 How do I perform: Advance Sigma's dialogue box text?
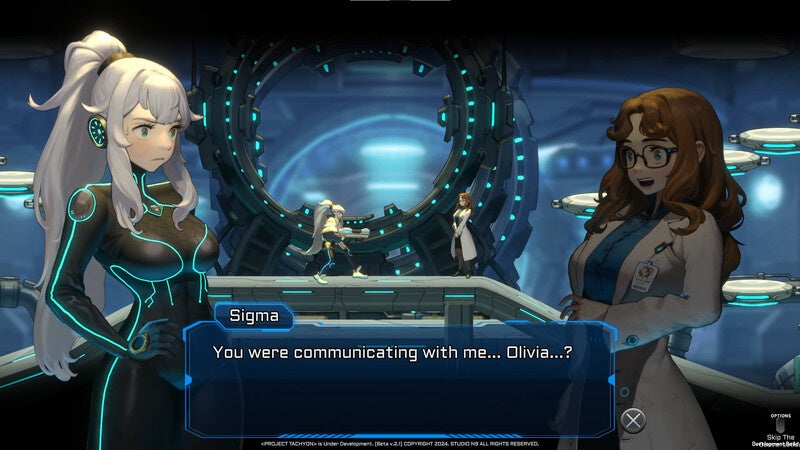point(633,420)
